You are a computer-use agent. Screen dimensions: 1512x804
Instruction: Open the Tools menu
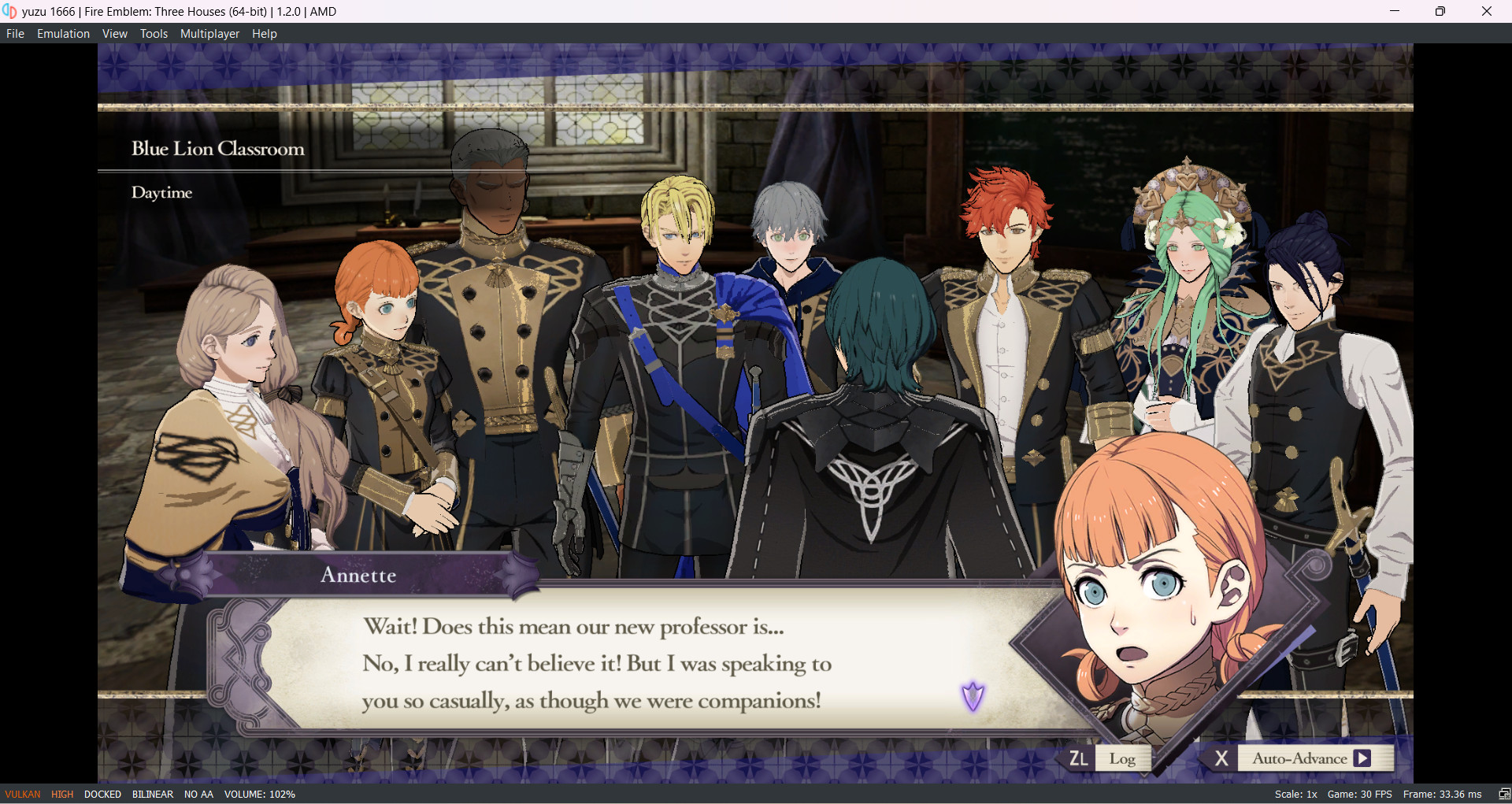tap(154, 33)
